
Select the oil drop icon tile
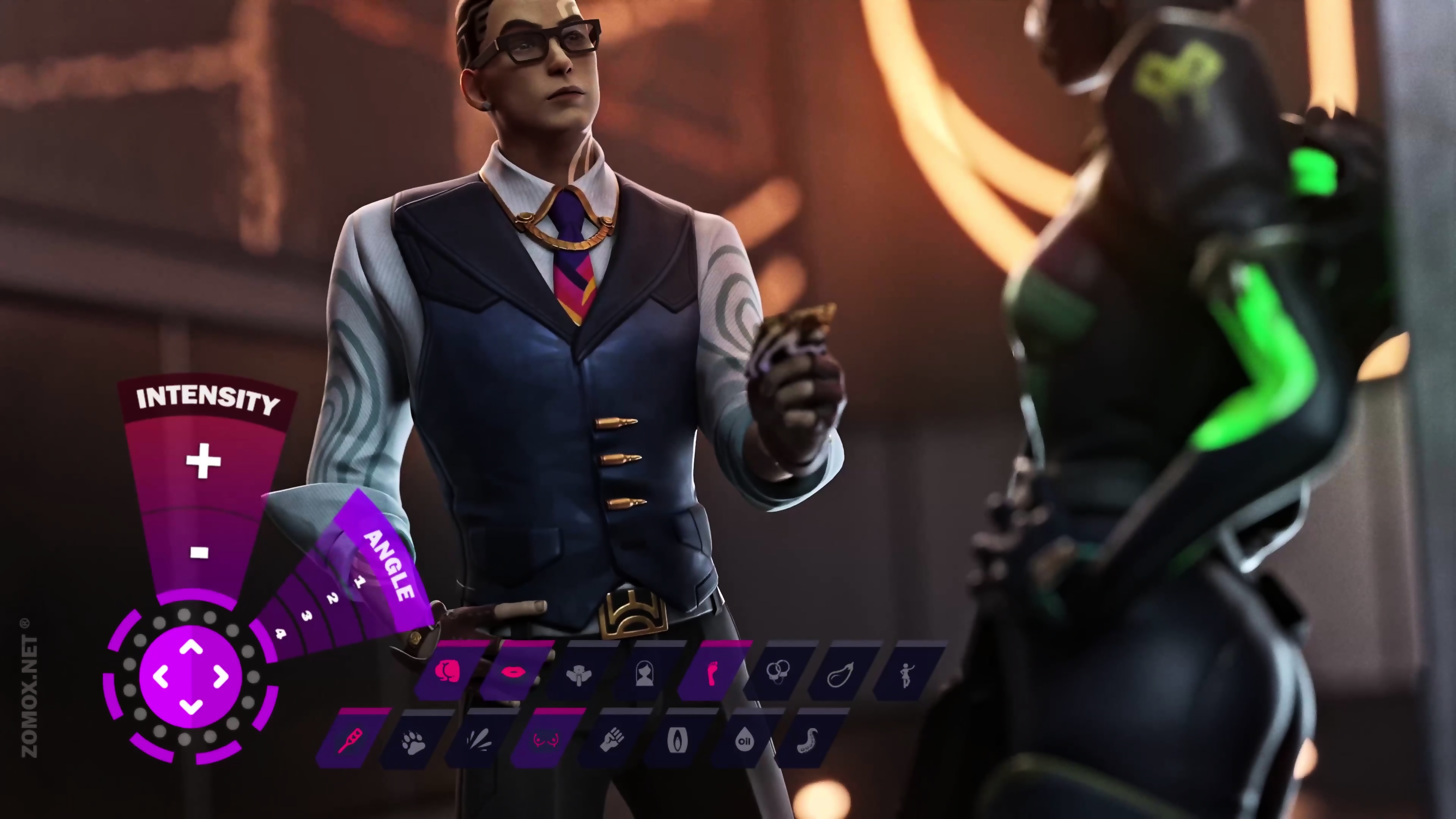click(x=744, y=739)
